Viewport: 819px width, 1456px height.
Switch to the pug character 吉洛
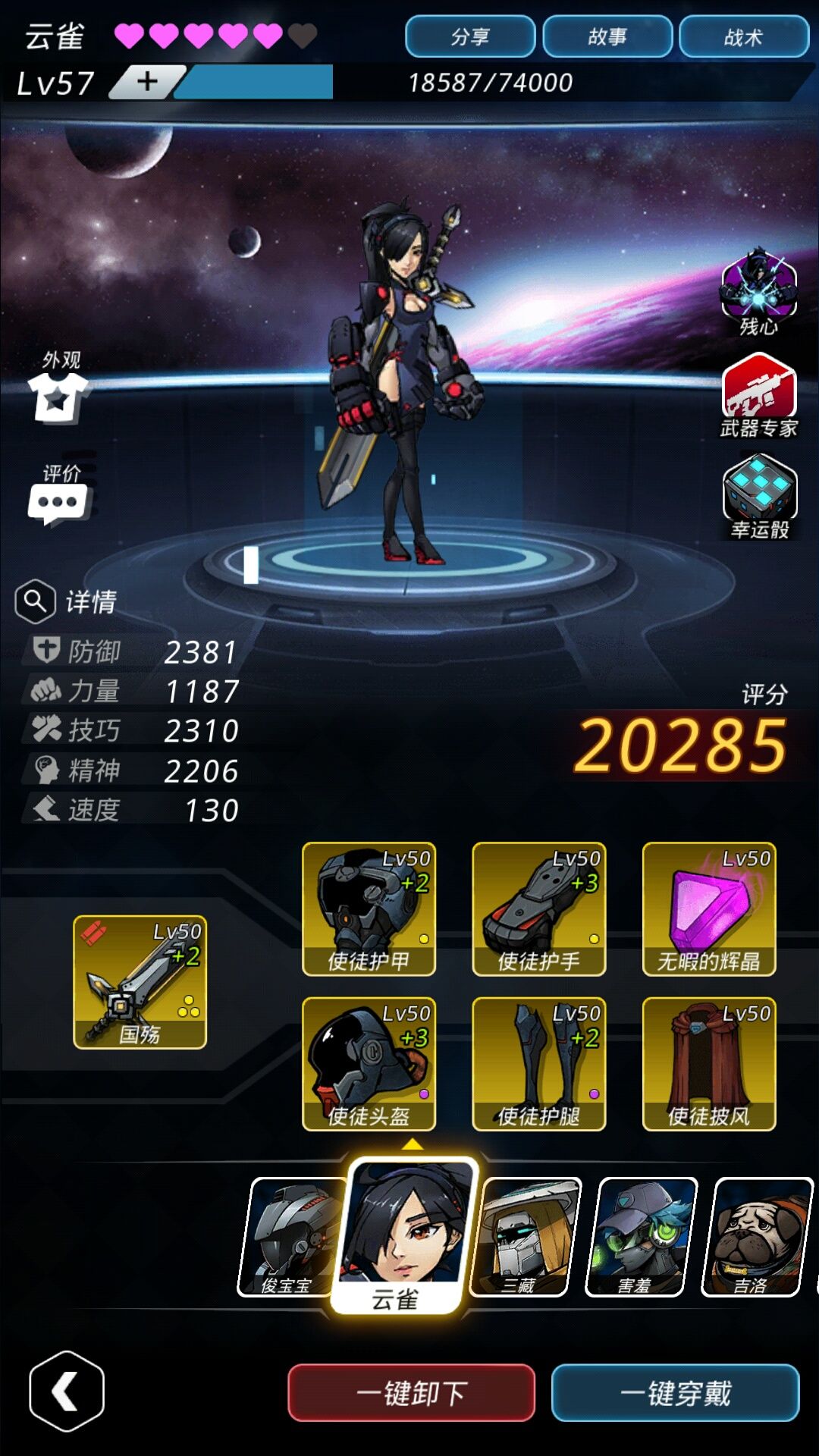coord(755,1236)
